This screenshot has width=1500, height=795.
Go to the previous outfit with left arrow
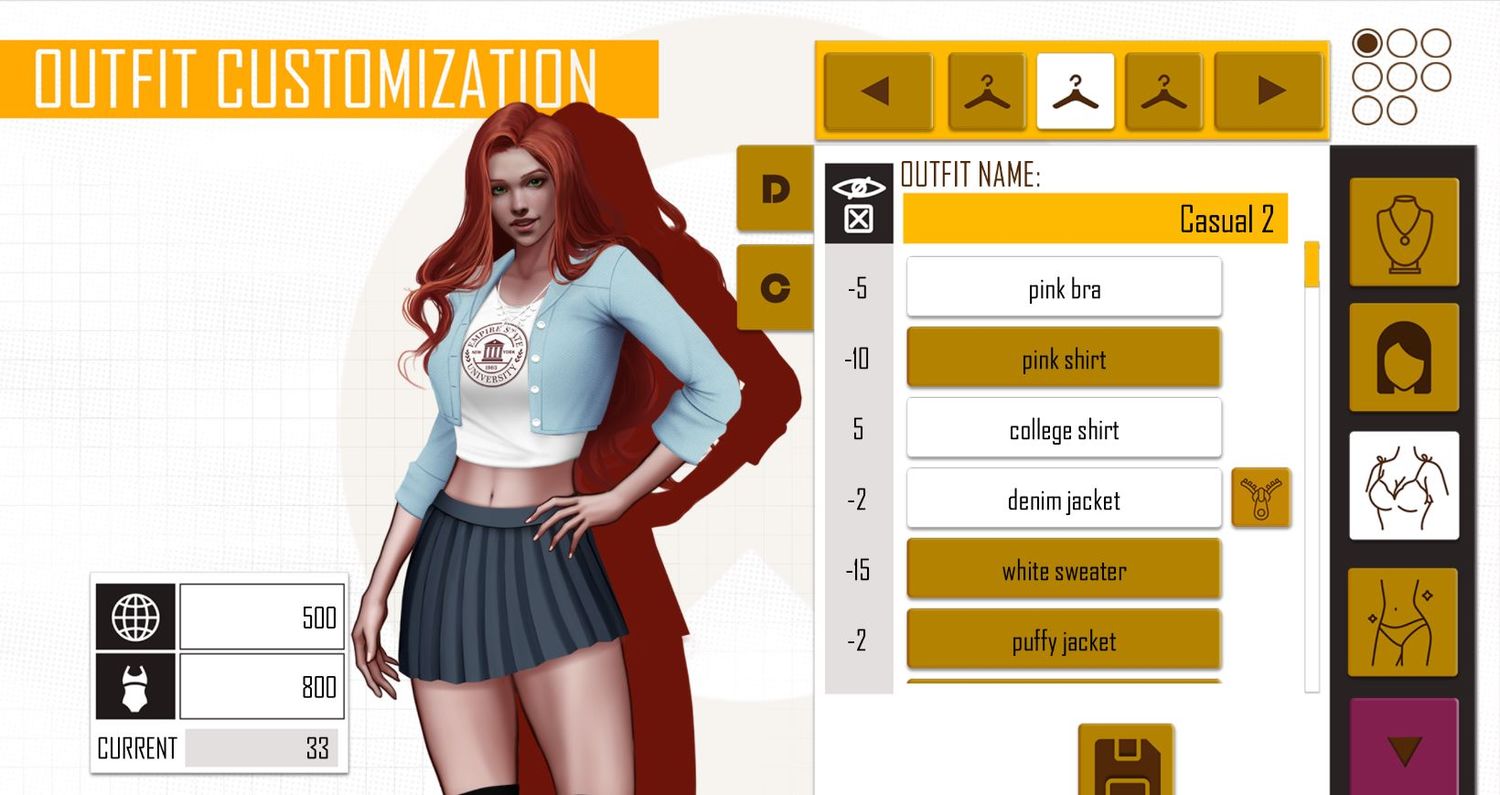[x=877, y=92]
